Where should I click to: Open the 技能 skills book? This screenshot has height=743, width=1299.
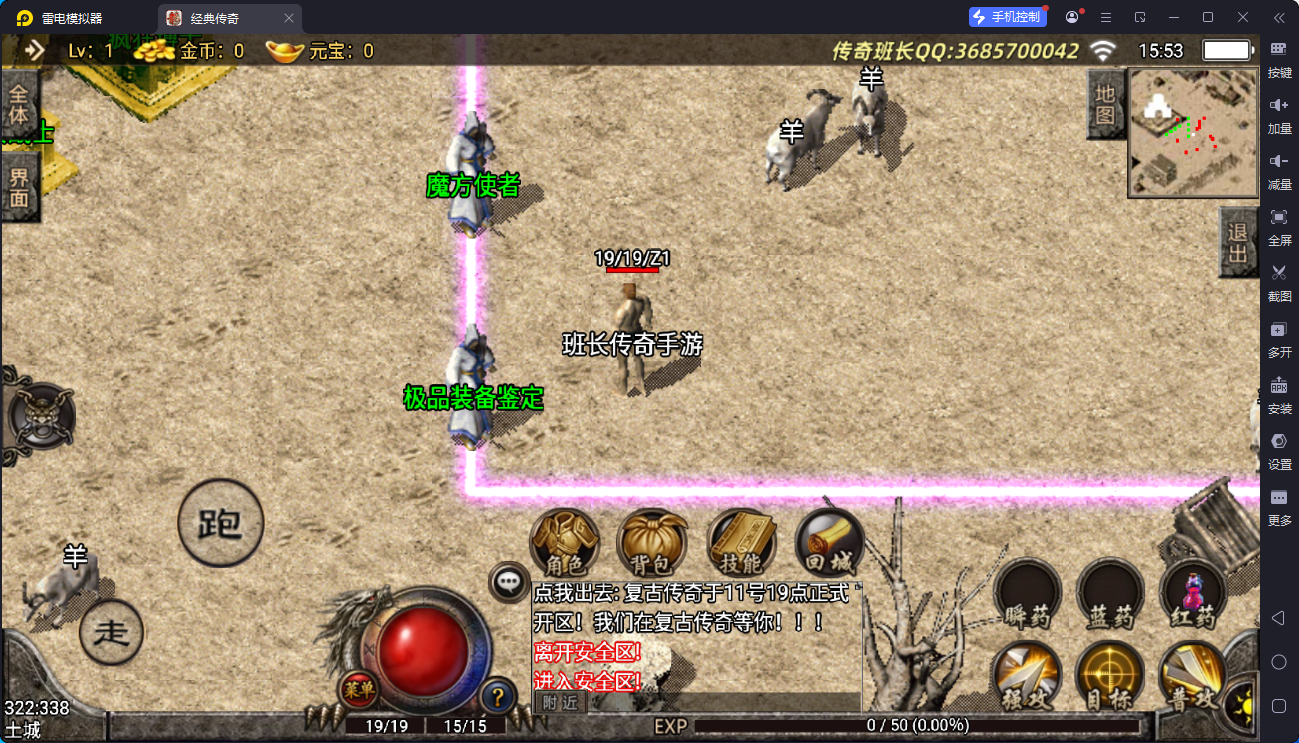click(741, 545)
